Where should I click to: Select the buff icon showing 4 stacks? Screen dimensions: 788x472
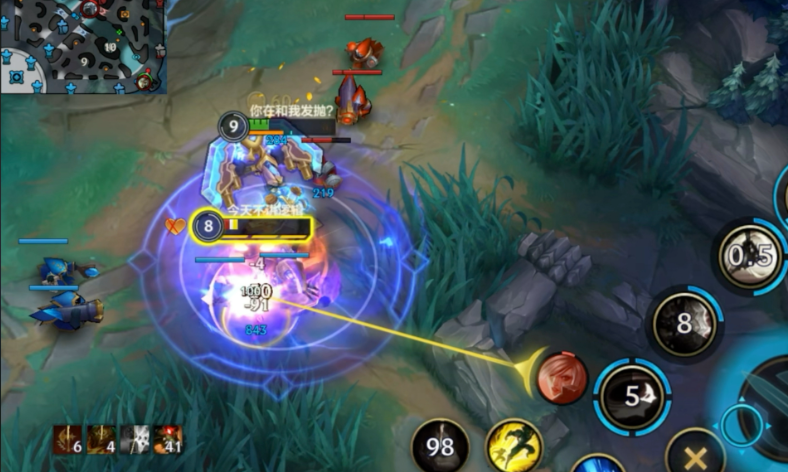click(x=101, y=440)
